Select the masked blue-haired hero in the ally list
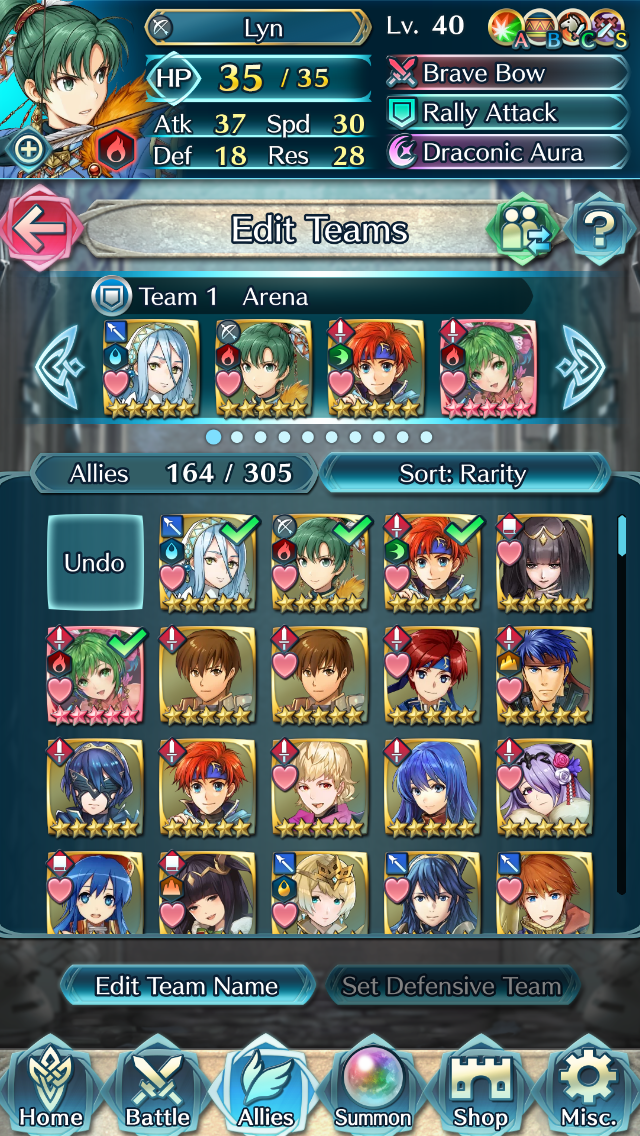Viewport: 640px width, 1136px height. pos(95,788)
